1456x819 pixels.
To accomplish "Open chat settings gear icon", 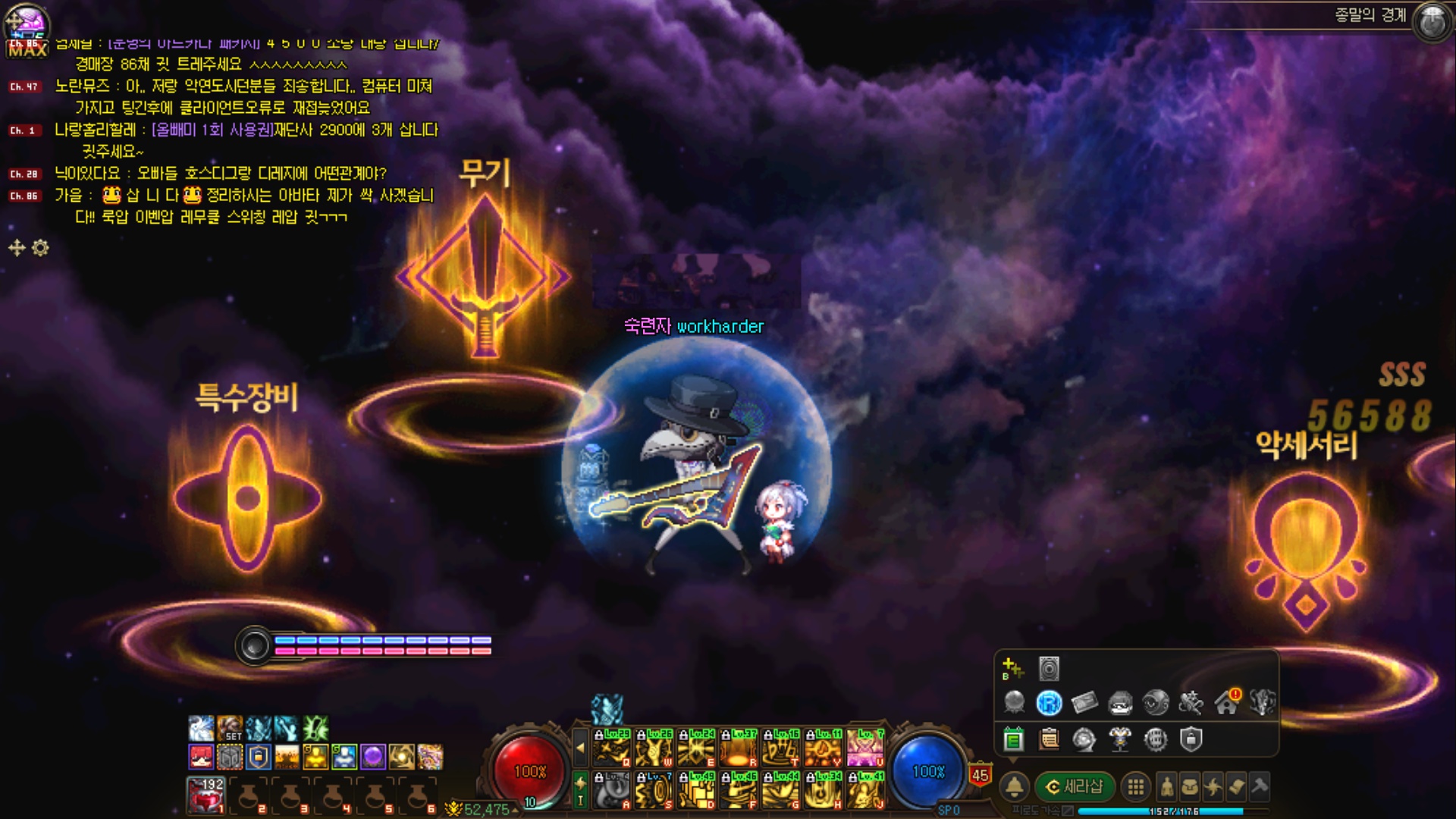I will (x=41, y=248).
